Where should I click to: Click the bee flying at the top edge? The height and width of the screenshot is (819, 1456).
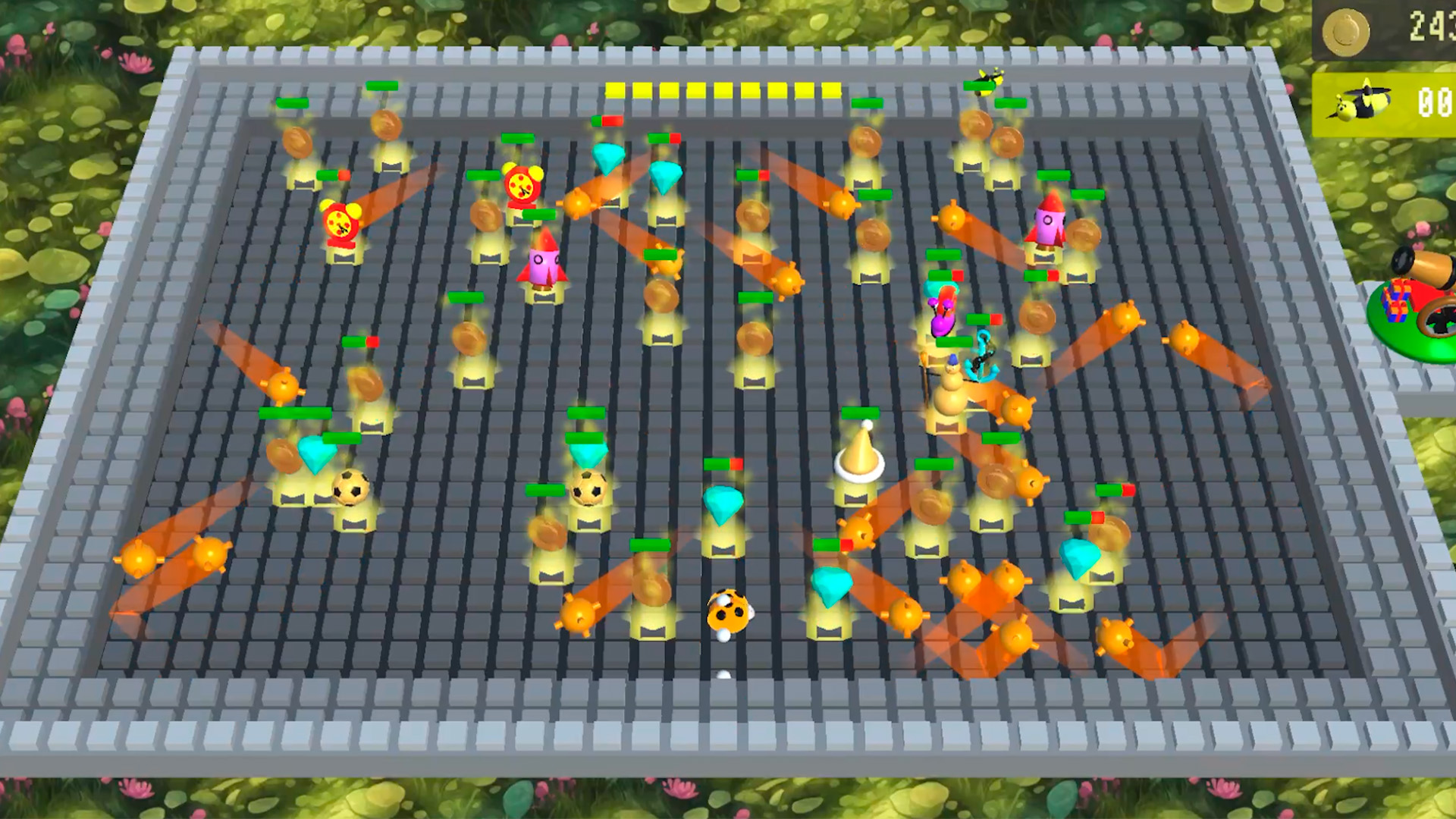pos(990,76)
